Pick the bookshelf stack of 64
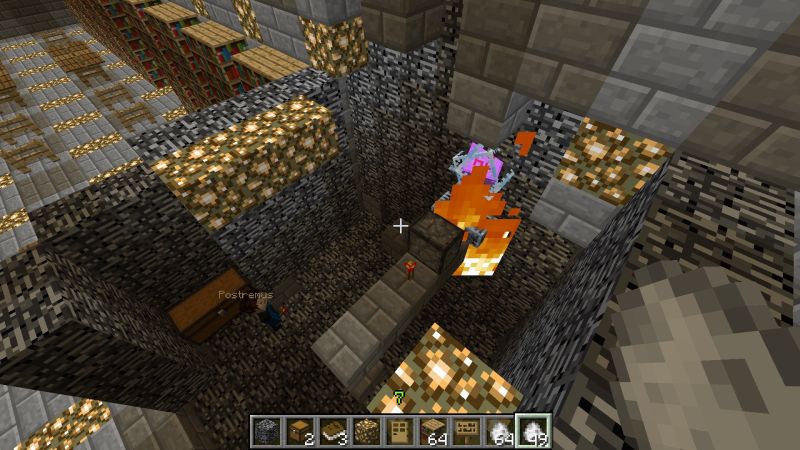 pos(432,430)
